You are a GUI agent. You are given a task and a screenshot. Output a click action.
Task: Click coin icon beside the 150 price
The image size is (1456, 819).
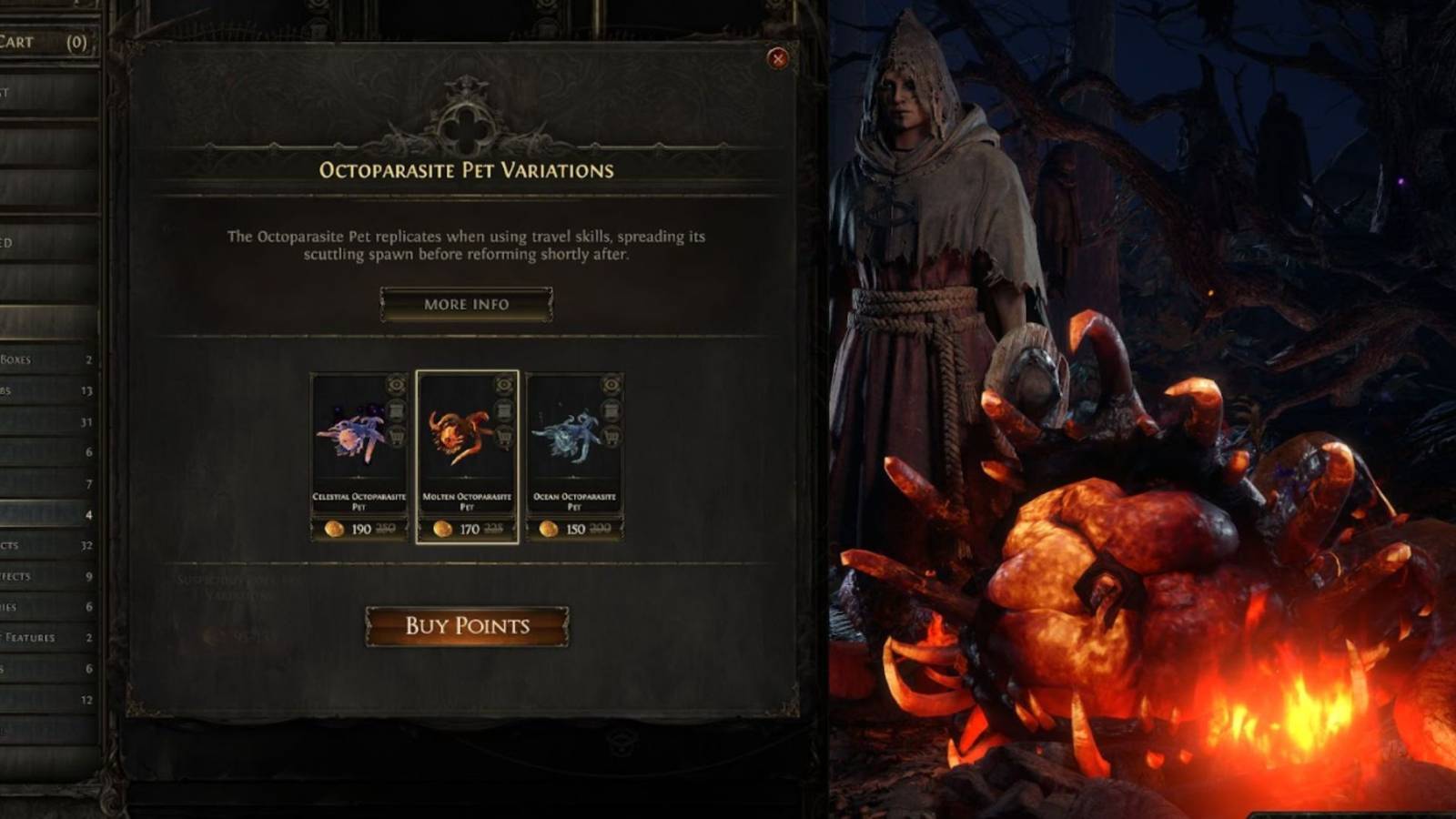tap(549, 529)
